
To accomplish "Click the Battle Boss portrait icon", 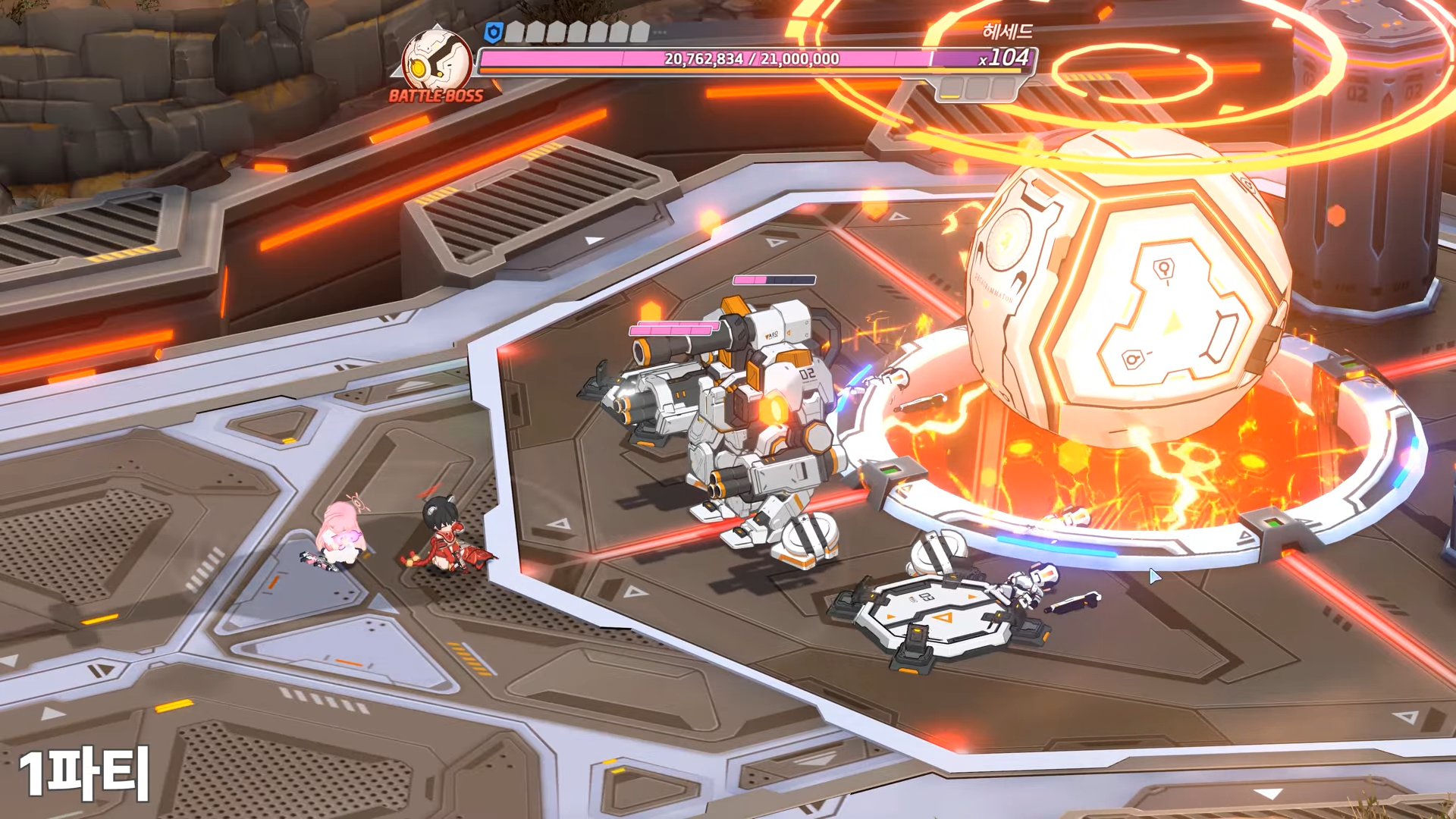I will pos(435,61).
